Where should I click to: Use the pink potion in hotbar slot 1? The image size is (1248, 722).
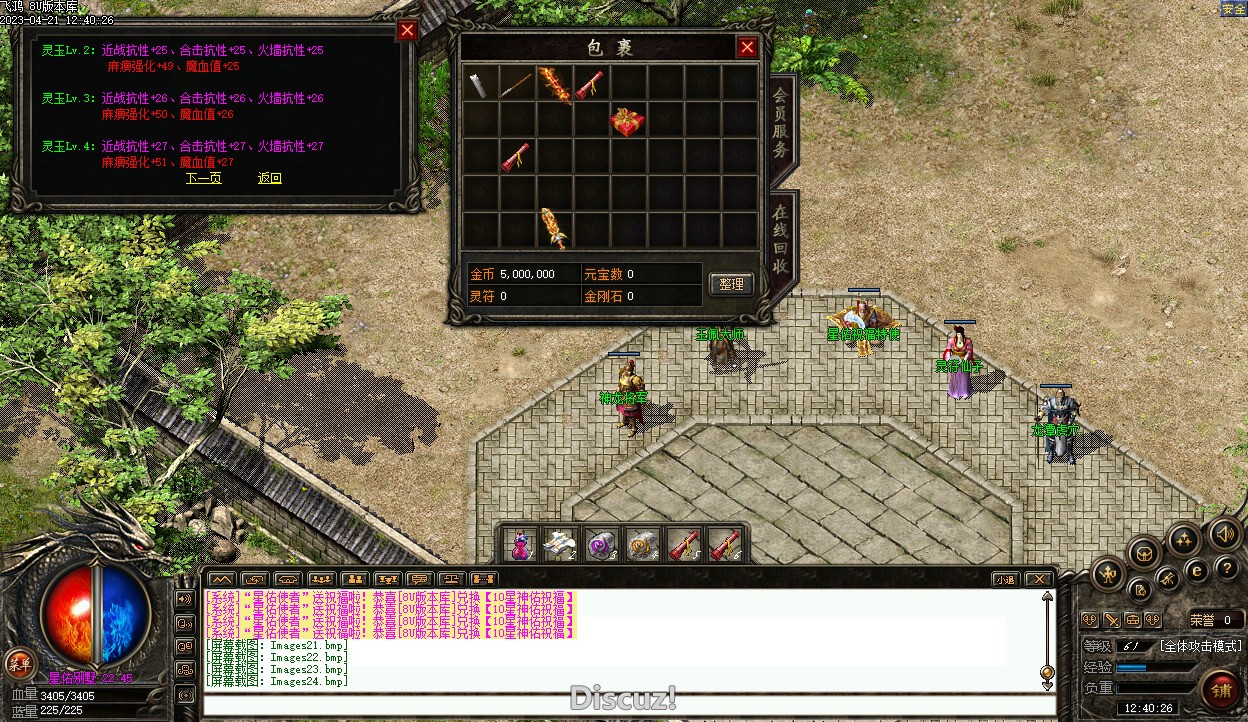point(521,545)
